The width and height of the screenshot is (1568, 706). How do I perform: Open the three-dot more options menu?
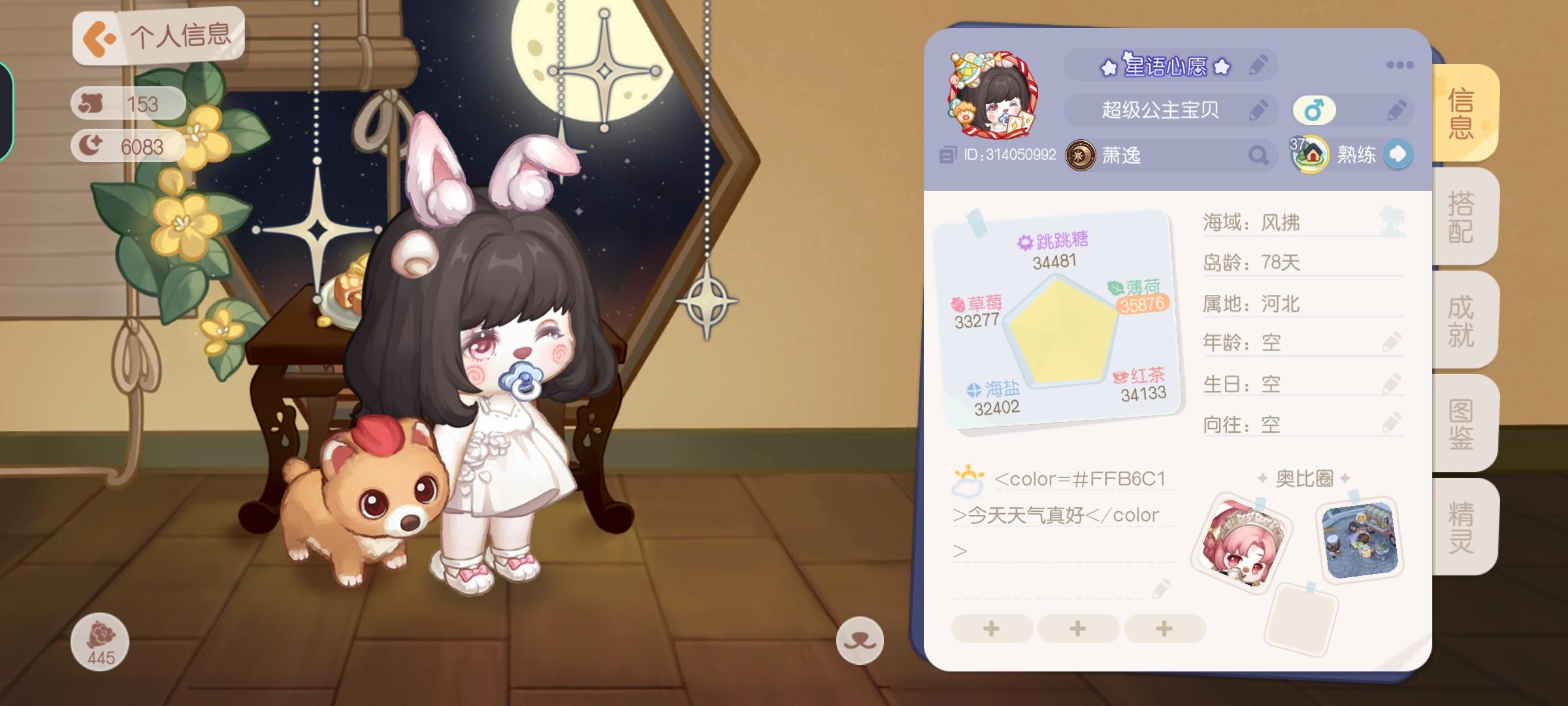pos(1400,64)
